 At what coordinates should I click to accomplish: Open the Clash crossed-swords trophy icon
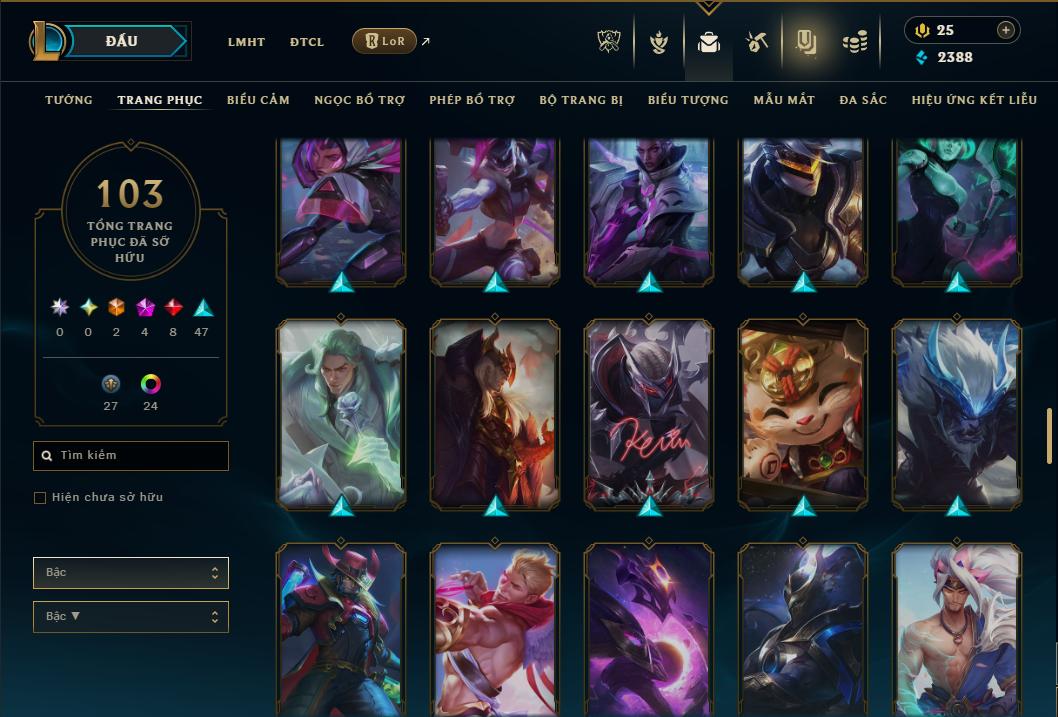(x=609, y=42)
